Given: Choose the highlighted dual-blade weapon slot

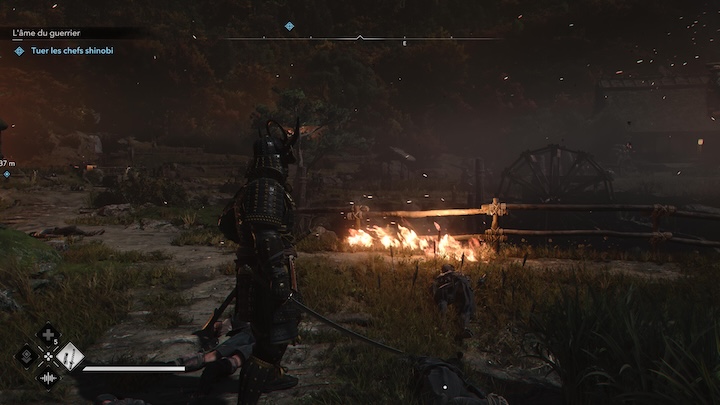Looking at the screenshot, I should 69,356.
